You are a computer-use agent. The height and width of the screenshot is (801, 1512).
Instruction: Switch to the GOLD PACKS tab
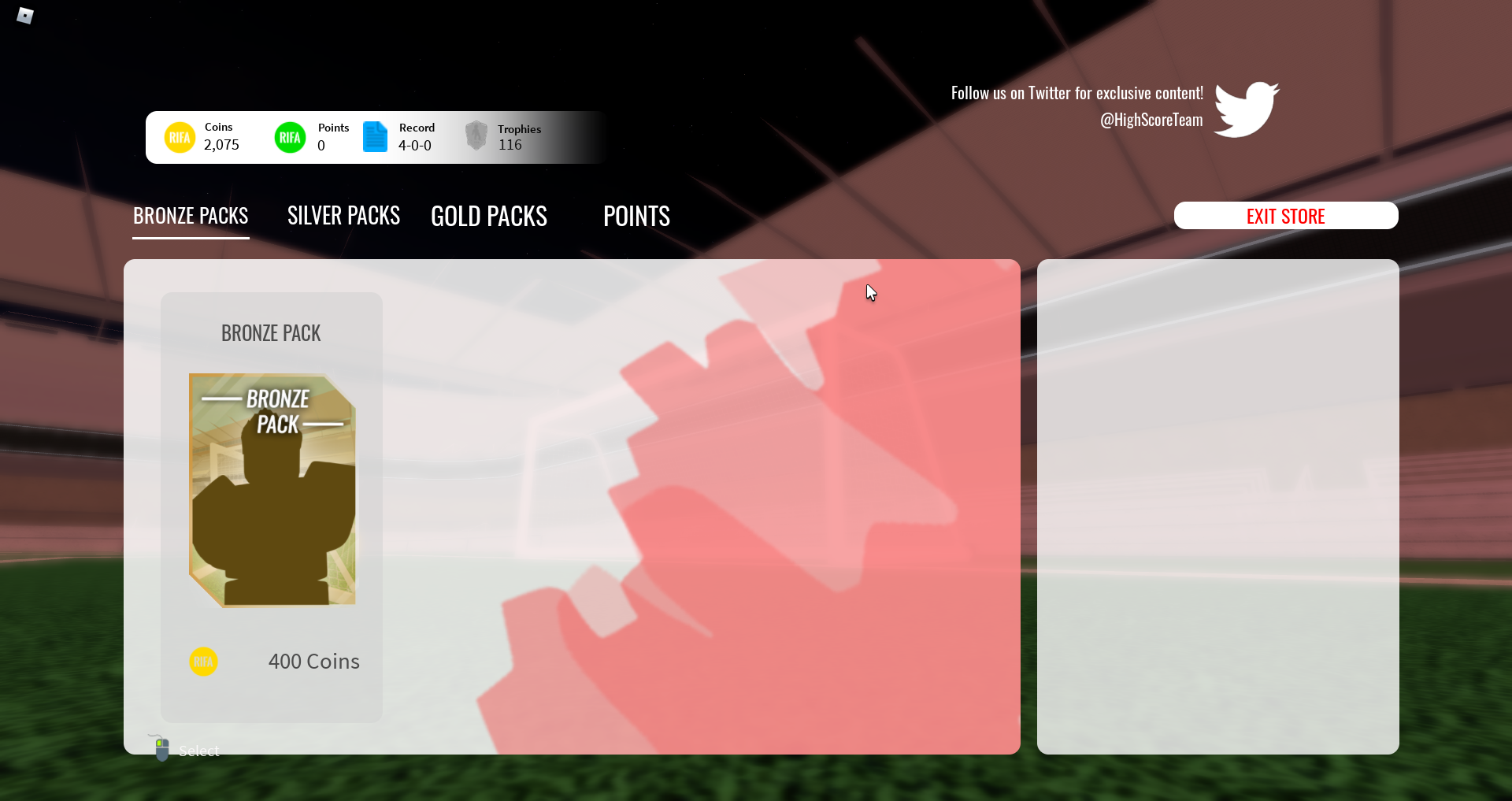(488, 215)
